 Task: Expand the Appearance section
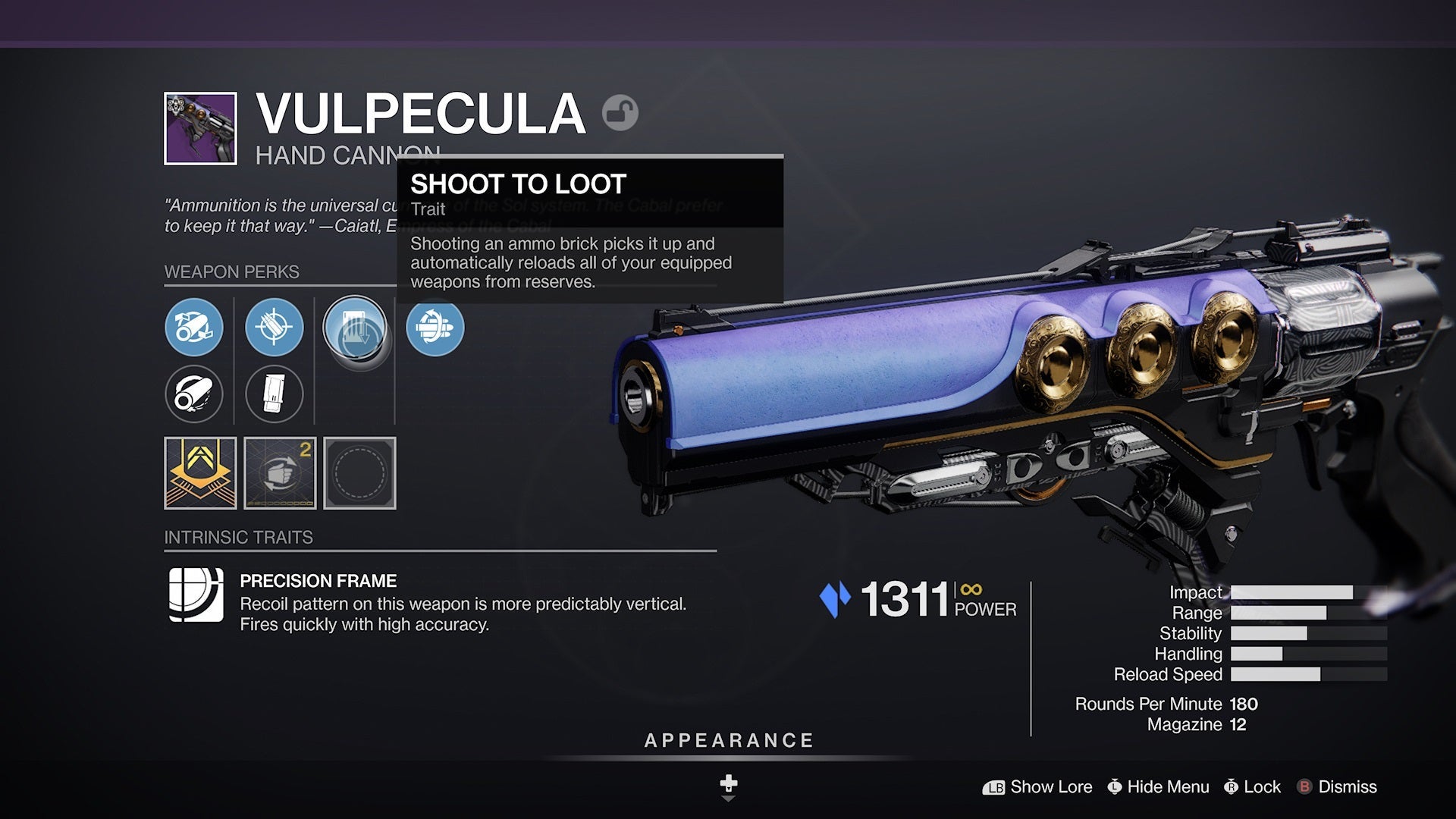coord(727,740)
